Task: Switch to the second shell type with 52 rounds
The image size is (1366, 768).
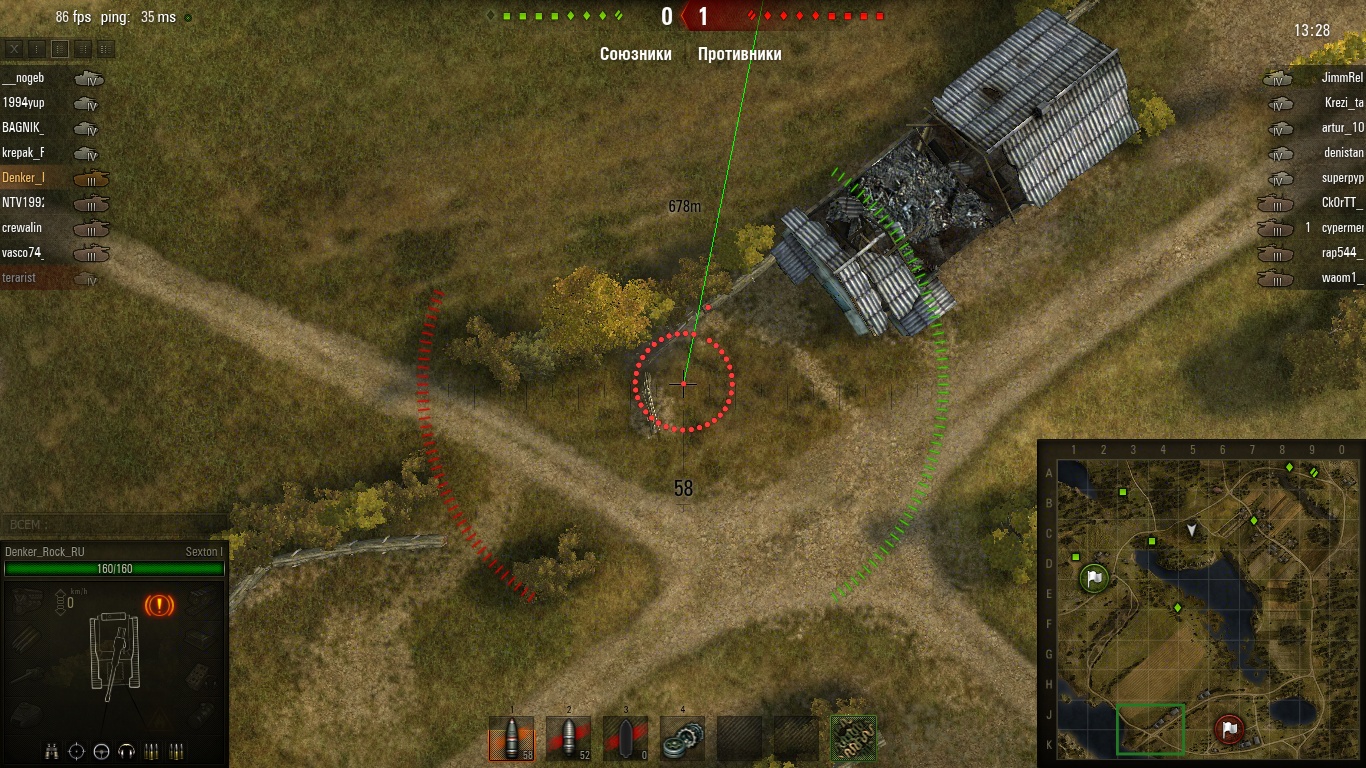Action: point(568,739)
